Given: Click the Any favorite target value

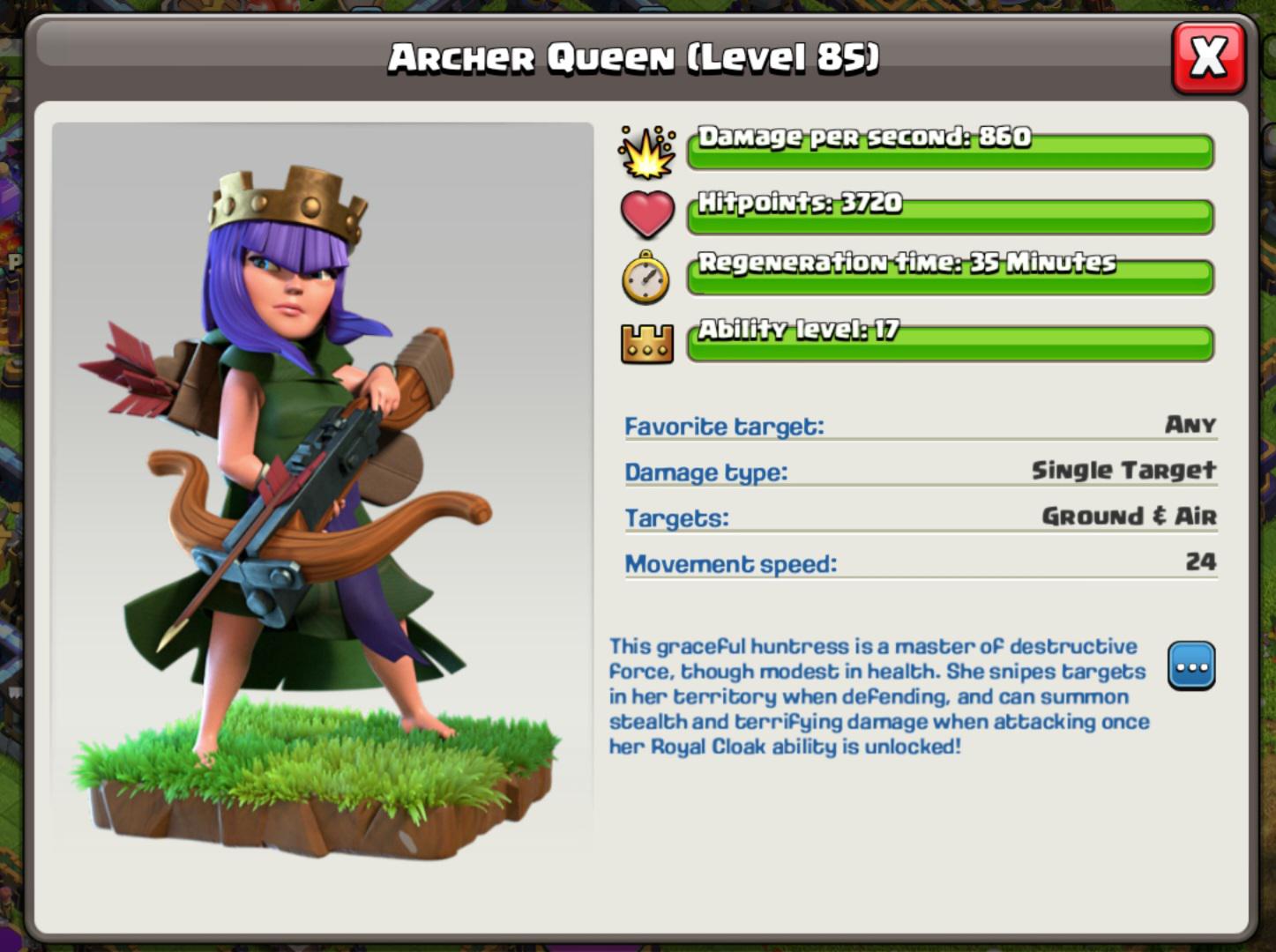Looking at the screenshot, I should tap(1193, 425).
